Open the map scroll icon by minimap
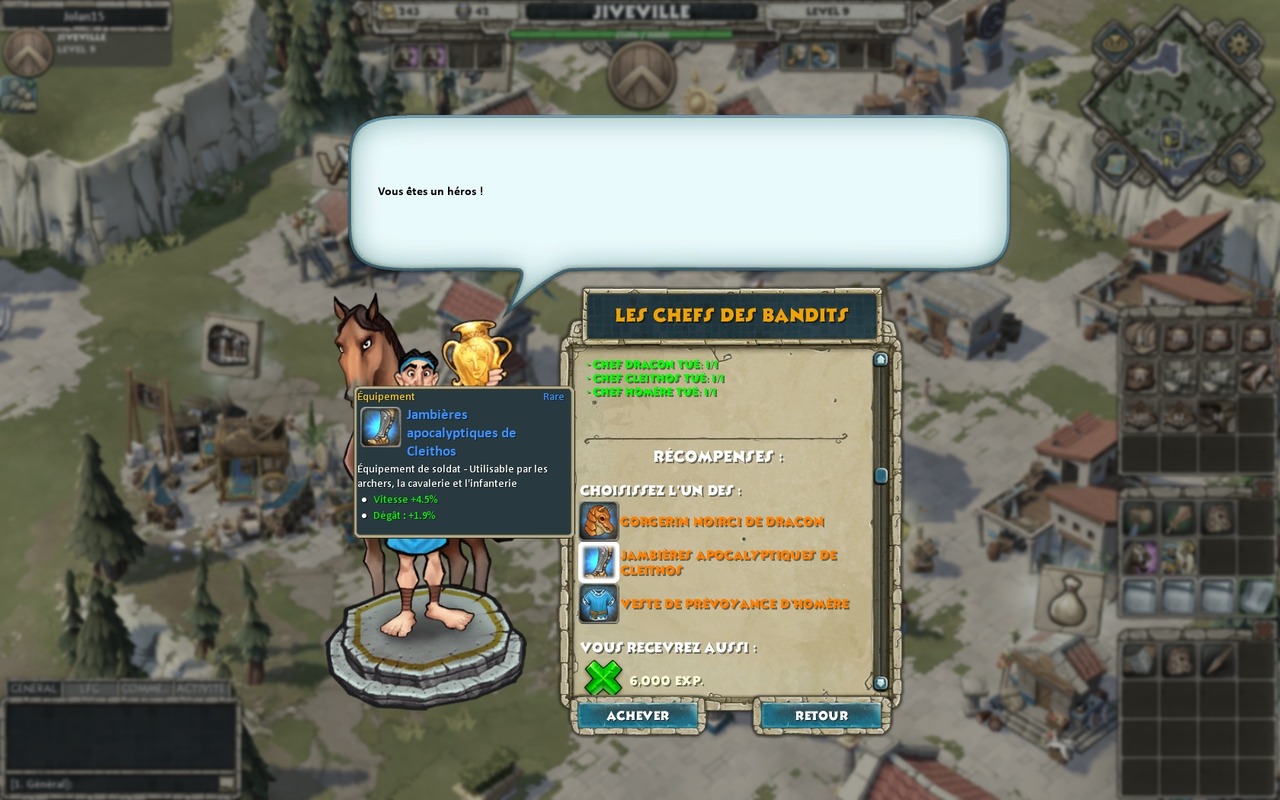1280x800 pixels. (x=1113, y=158)
